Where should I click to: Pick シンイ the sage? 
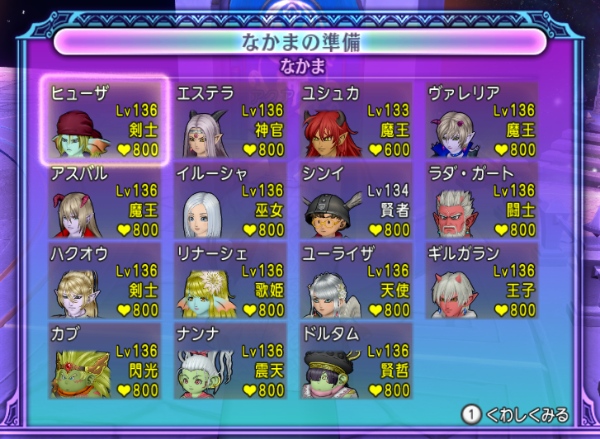(x=356, y=201)
